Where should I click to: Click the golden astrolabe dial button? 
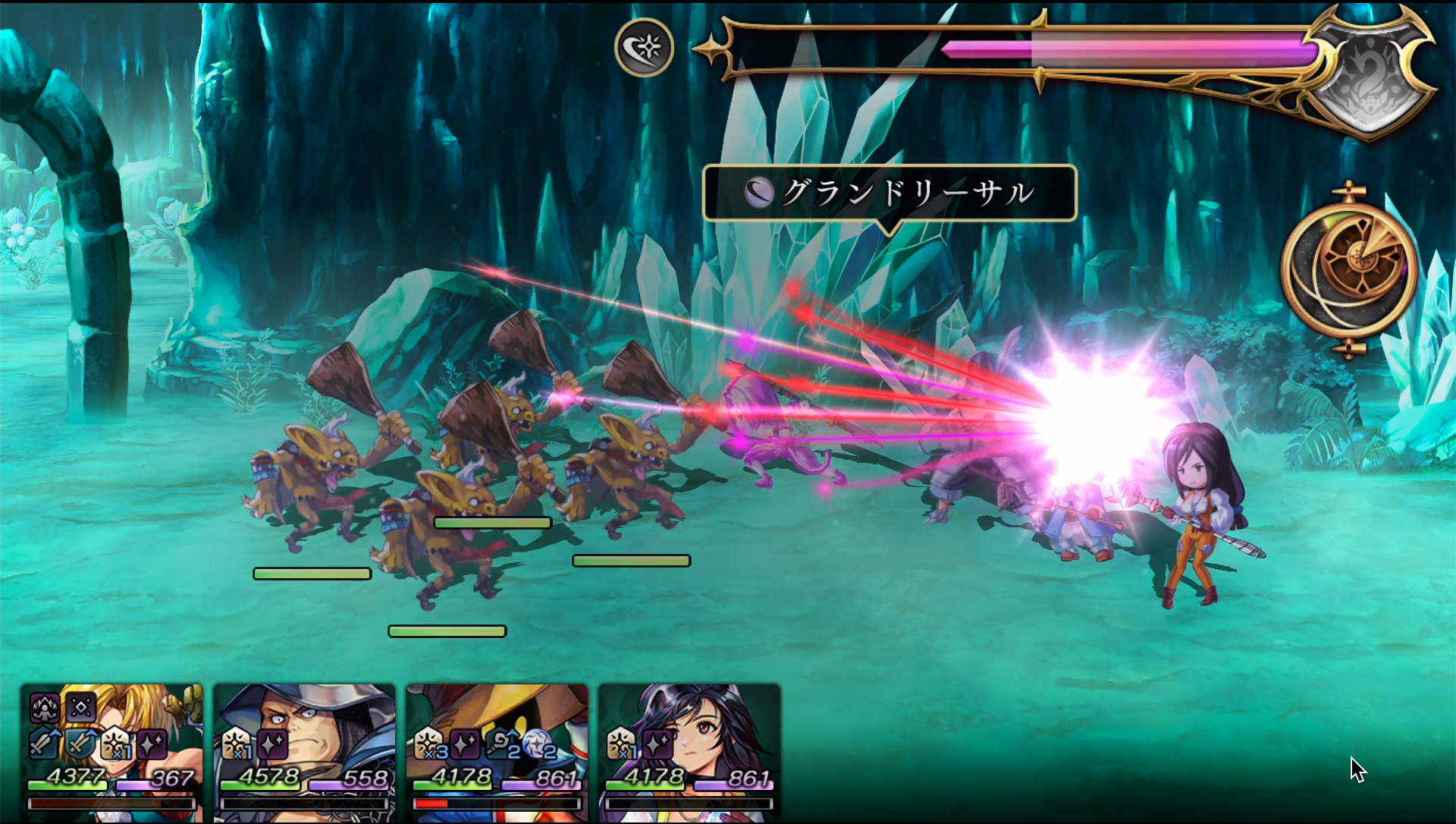pos(1350,269)
